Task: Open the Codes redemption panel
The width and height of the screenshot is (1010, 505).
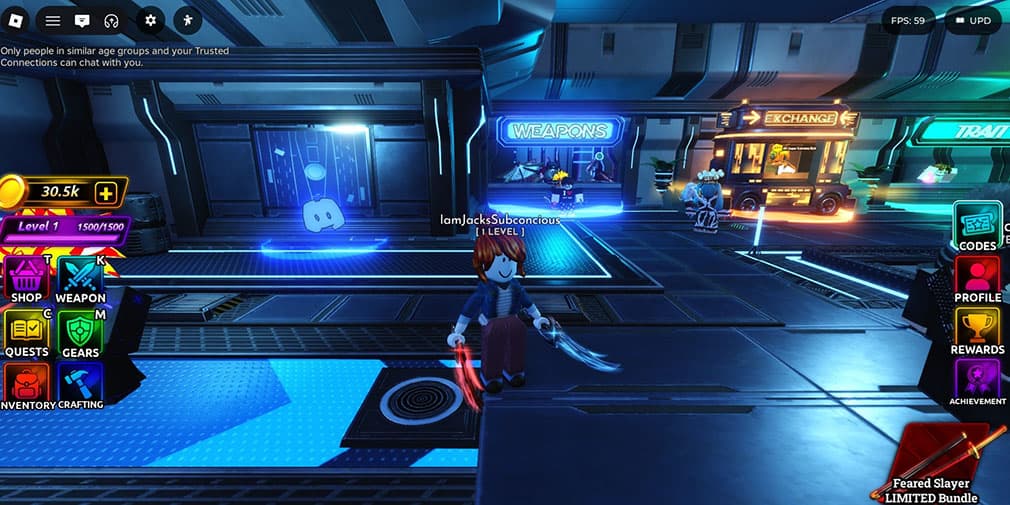Action: click(x=977, y=227)
